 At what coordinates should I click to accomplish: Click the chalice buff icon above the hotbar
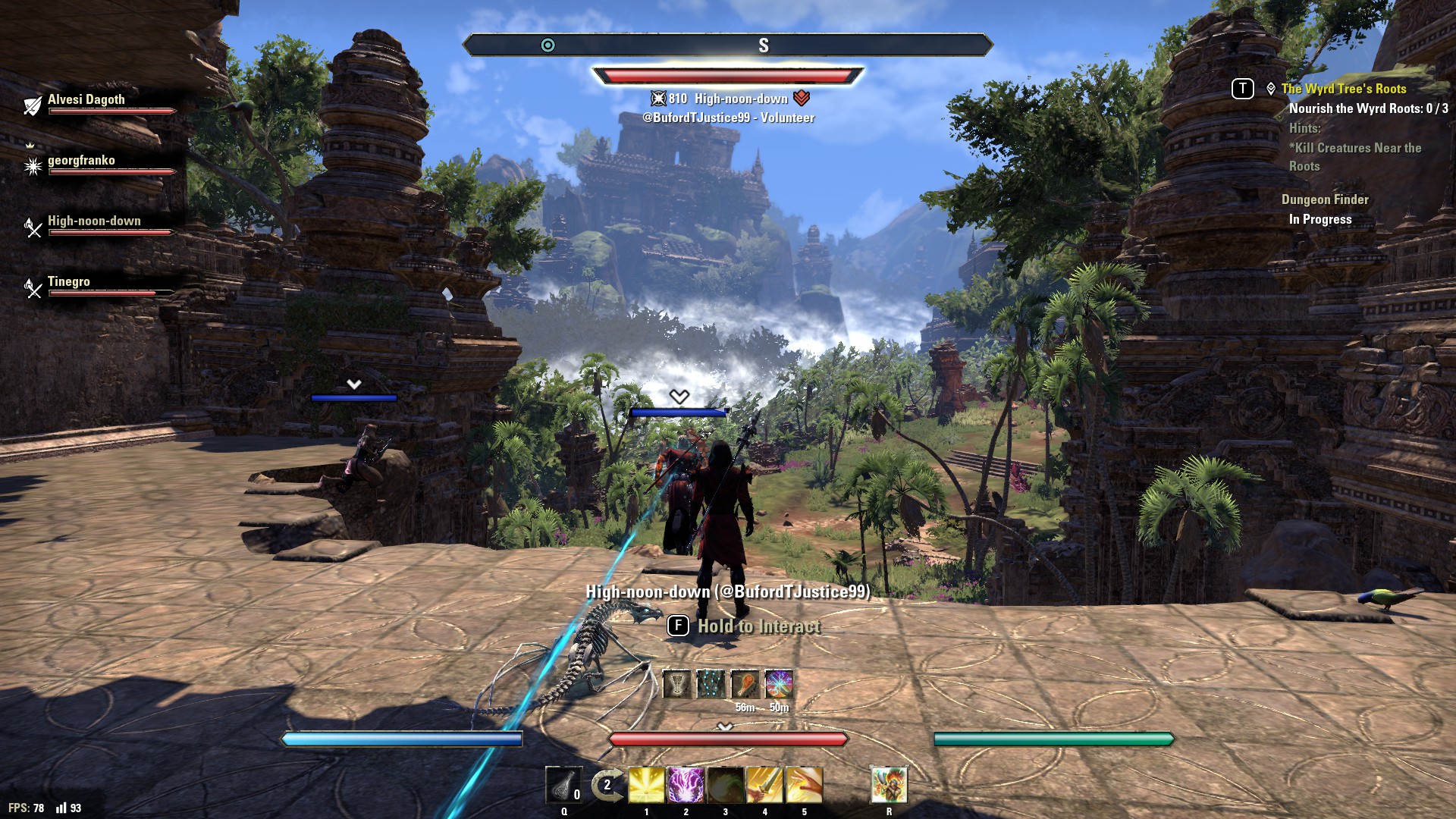tap(676, 684)
